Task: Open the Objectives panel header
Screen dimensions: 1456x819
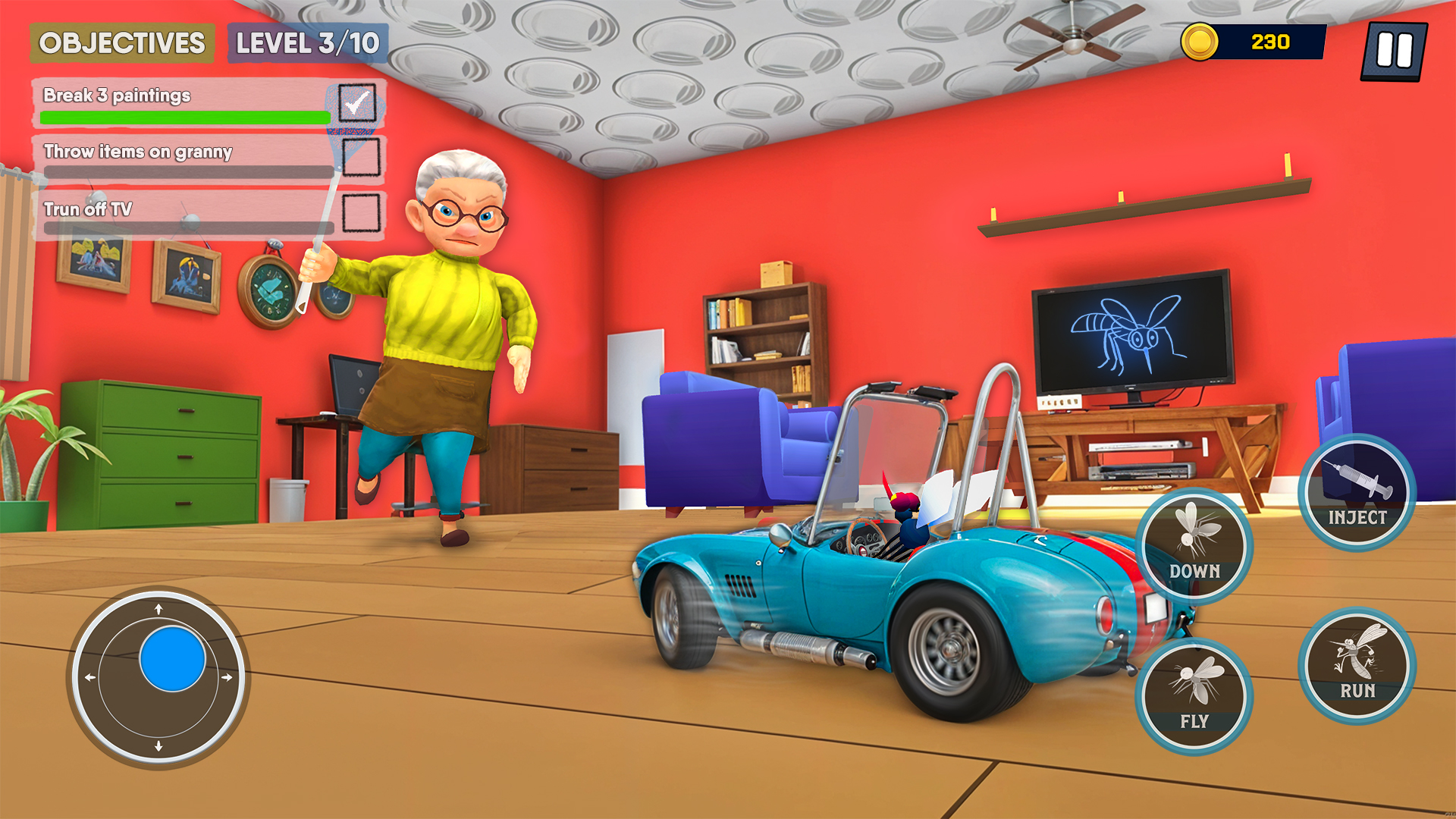Action: (x=122, y=43)
